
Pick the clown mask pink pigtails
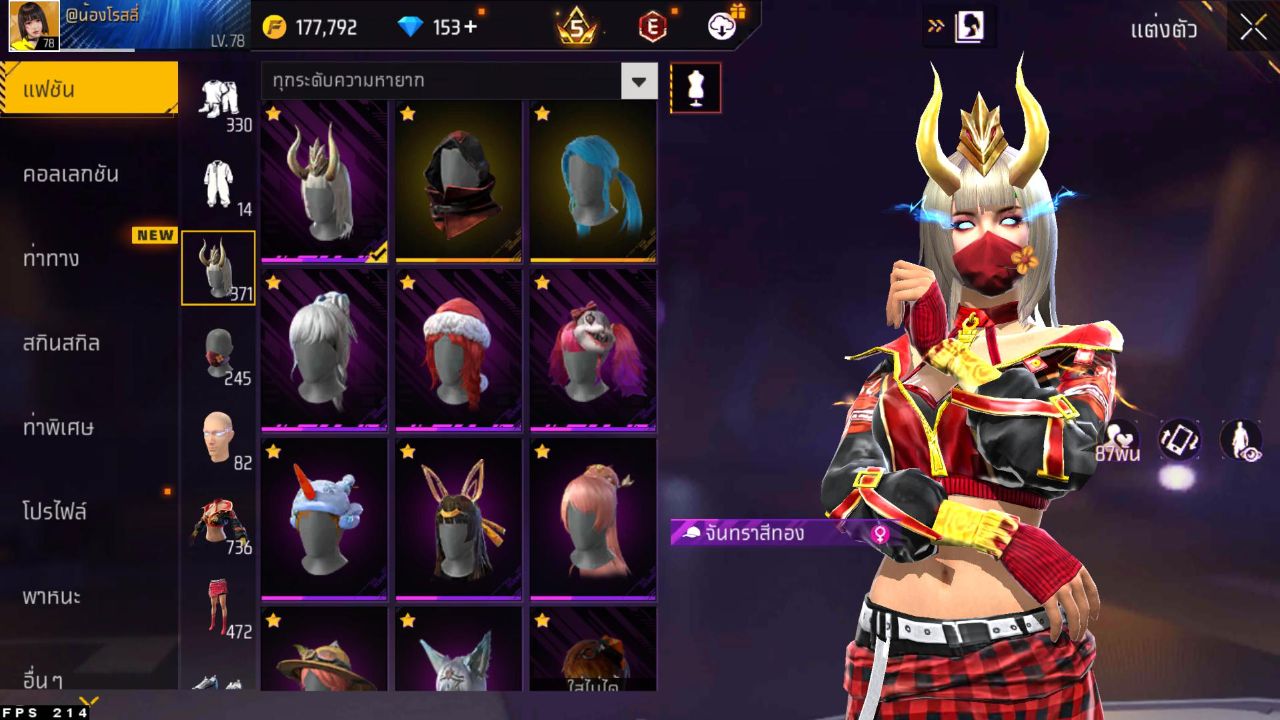593,350
